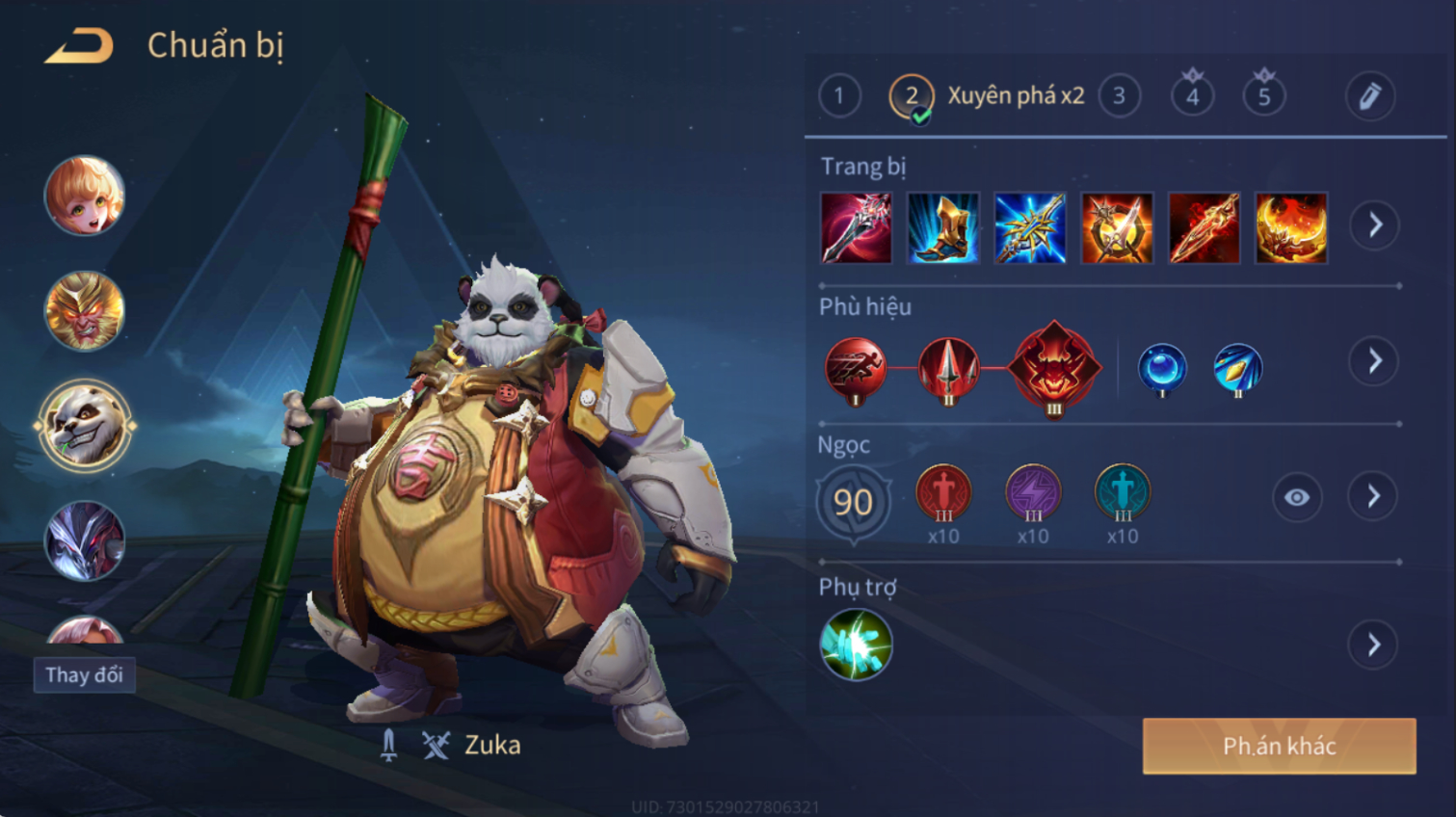Expand the Ngọc rune section
The height and width of the screenshot is (817, 1456).
[x=1374, y=497]
